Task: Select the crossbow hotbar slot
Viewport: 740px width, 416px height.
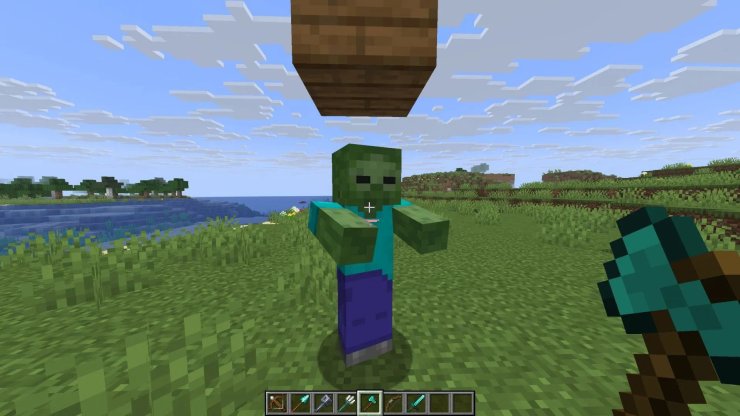Action: [x=277, y=402]
